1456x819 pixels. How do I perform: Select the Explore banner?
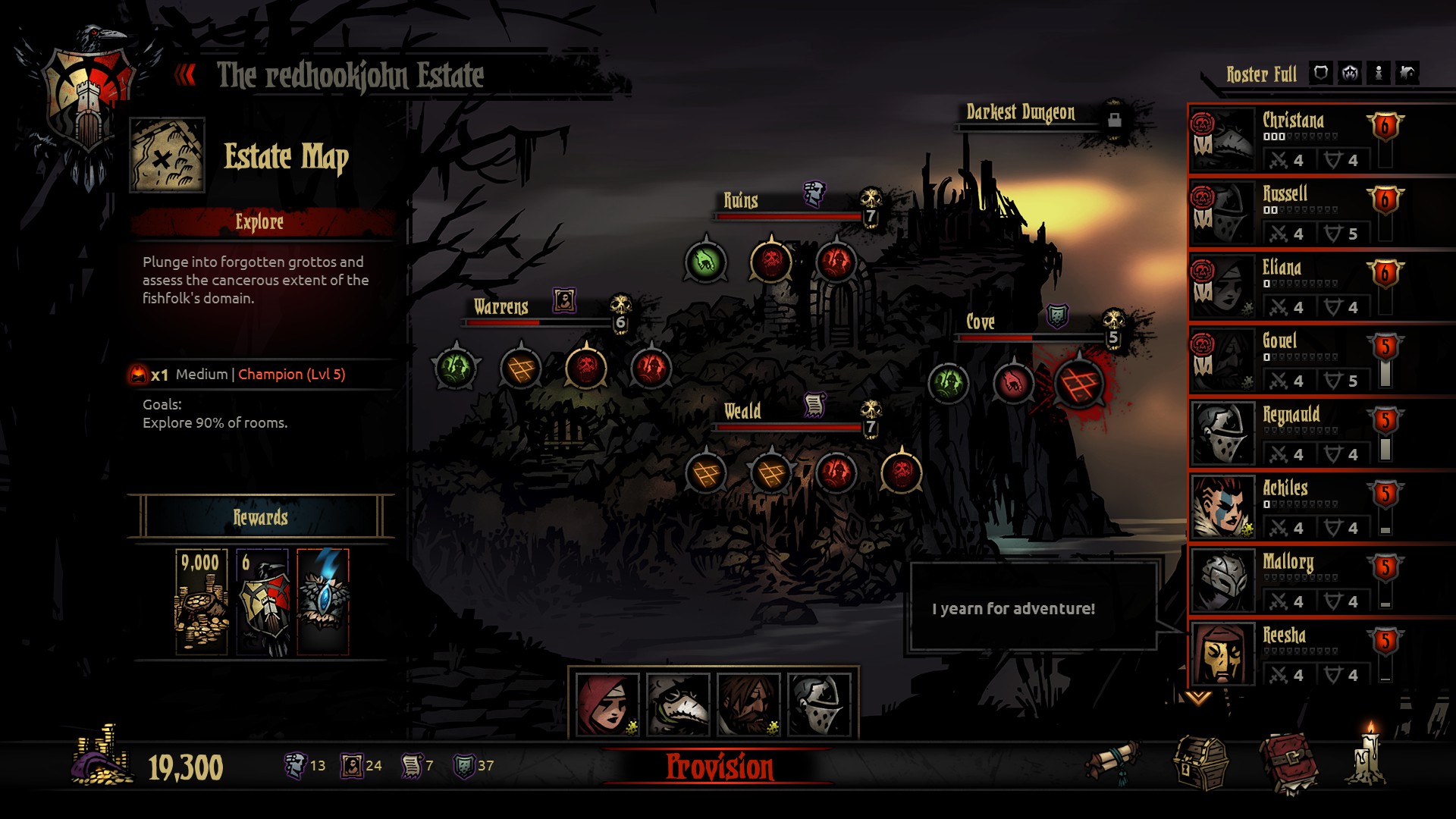coord(262,222)
